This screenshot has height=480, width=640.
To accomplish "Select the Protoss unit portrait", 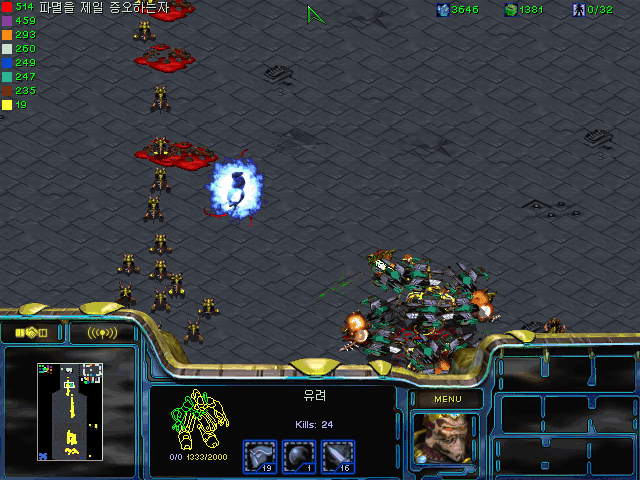I will point(446,440).
